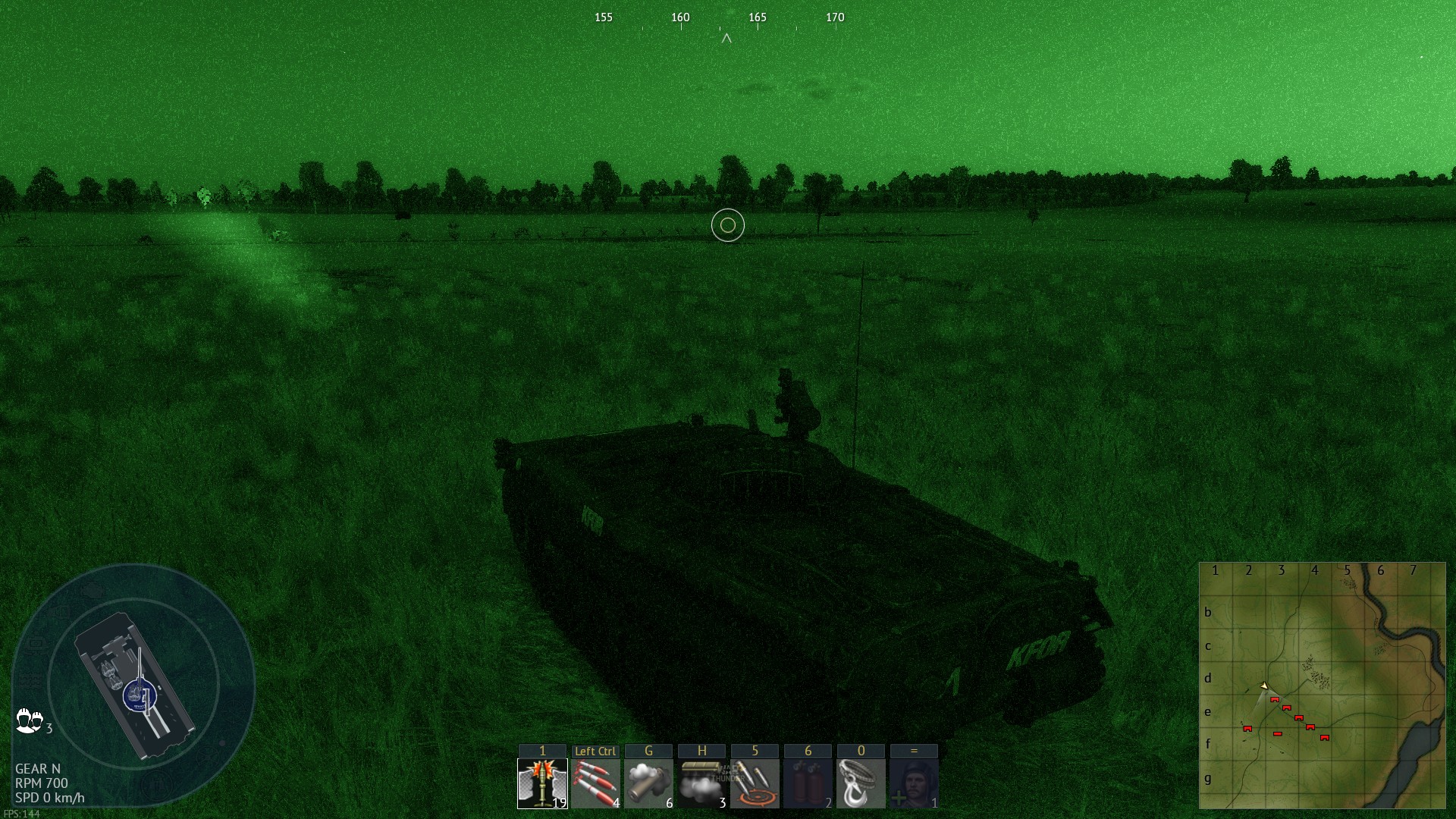Call the artillery strike icon
The height and width of the screenshot is (819, 1456).
755,783
